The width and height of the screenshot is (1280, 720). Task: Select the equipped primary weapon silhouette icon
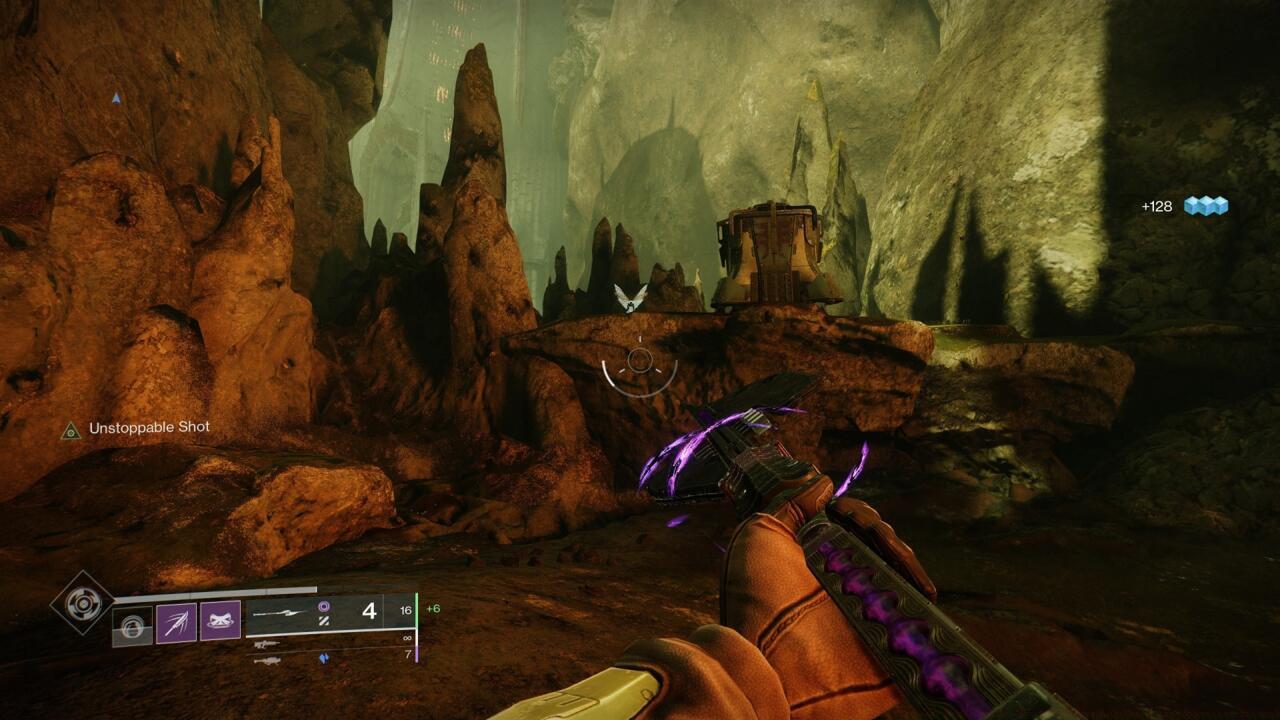279,614
